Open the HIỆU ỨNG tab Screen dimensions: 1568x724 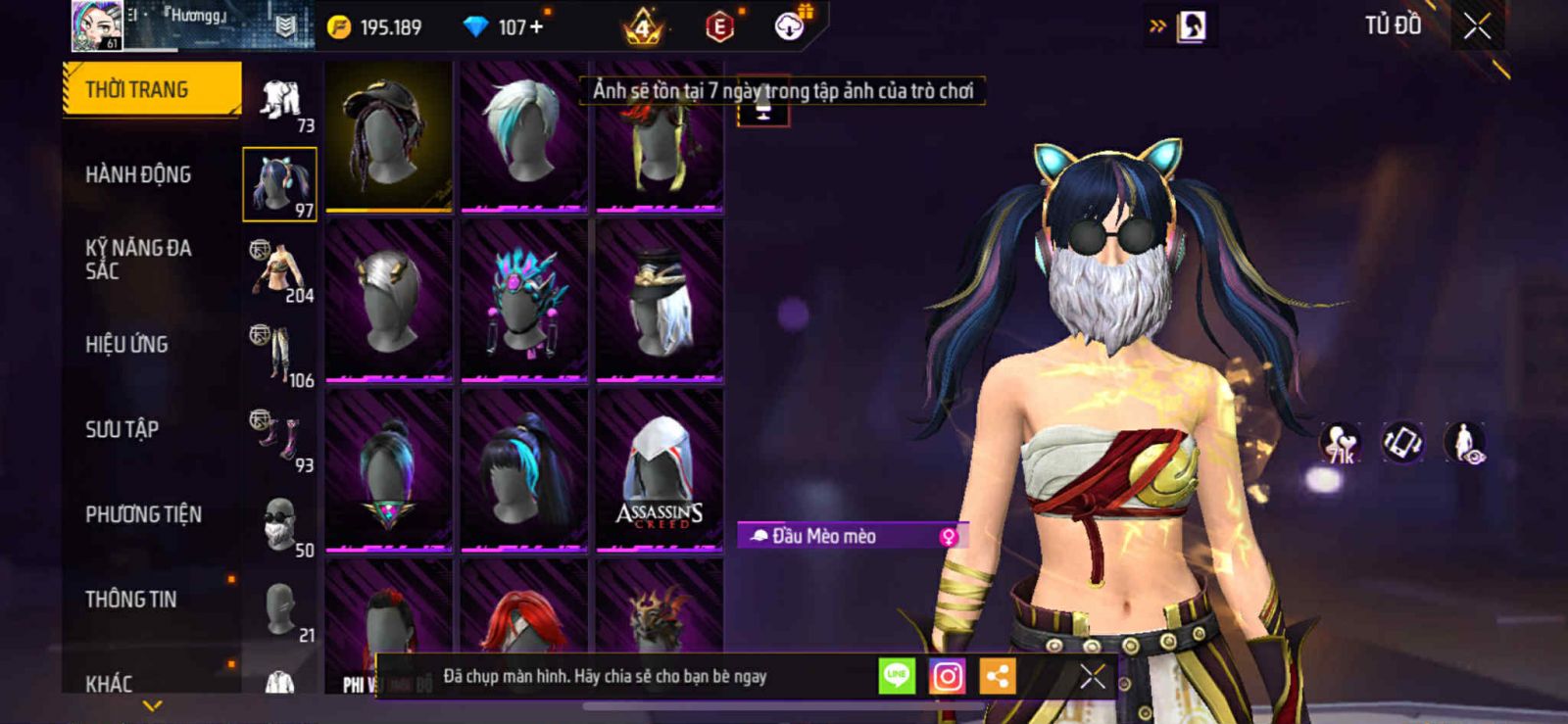(x=126, y=345)
